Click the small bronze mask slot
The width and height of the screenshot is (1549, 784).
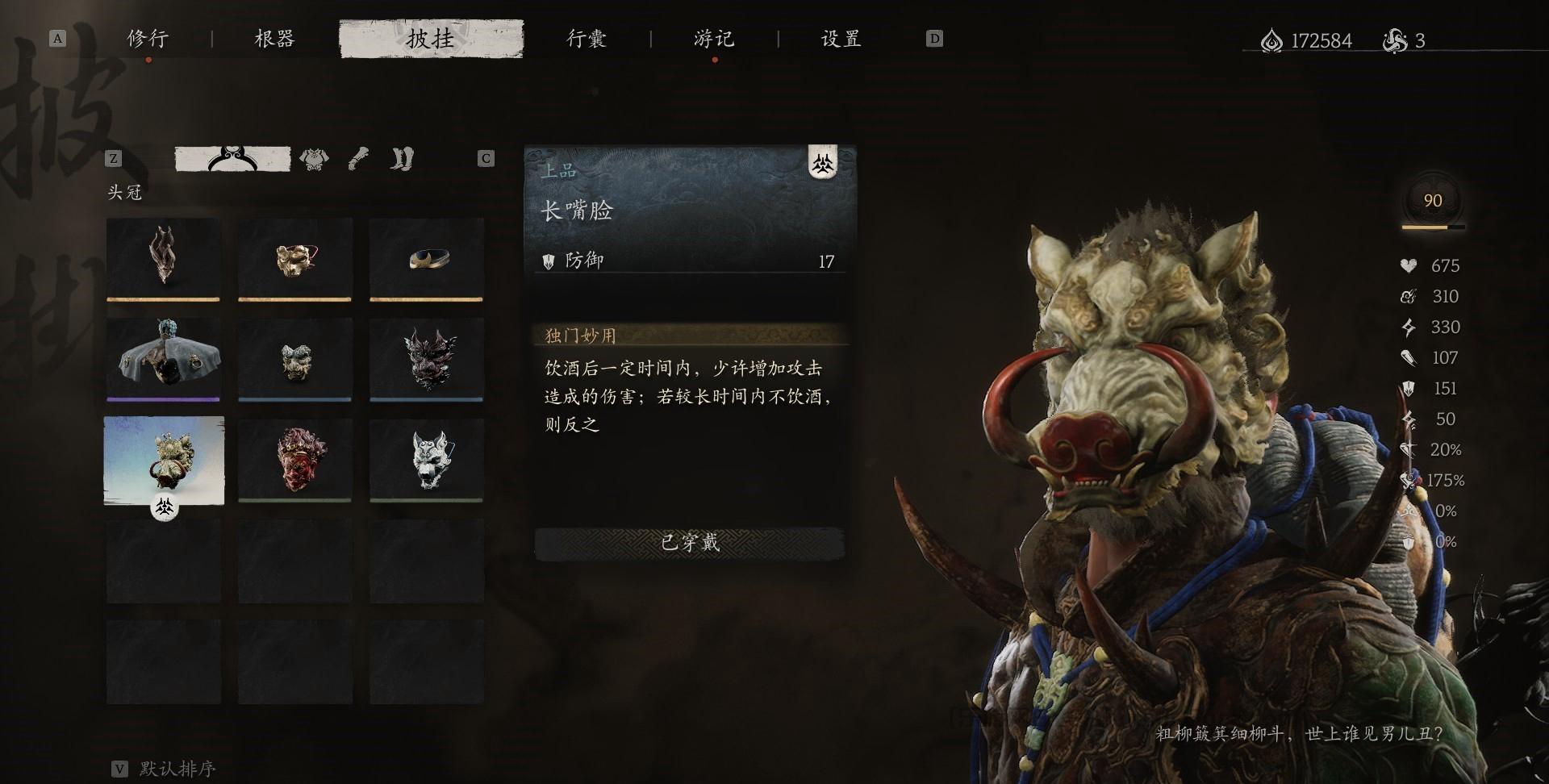click(x=294, y=358)
